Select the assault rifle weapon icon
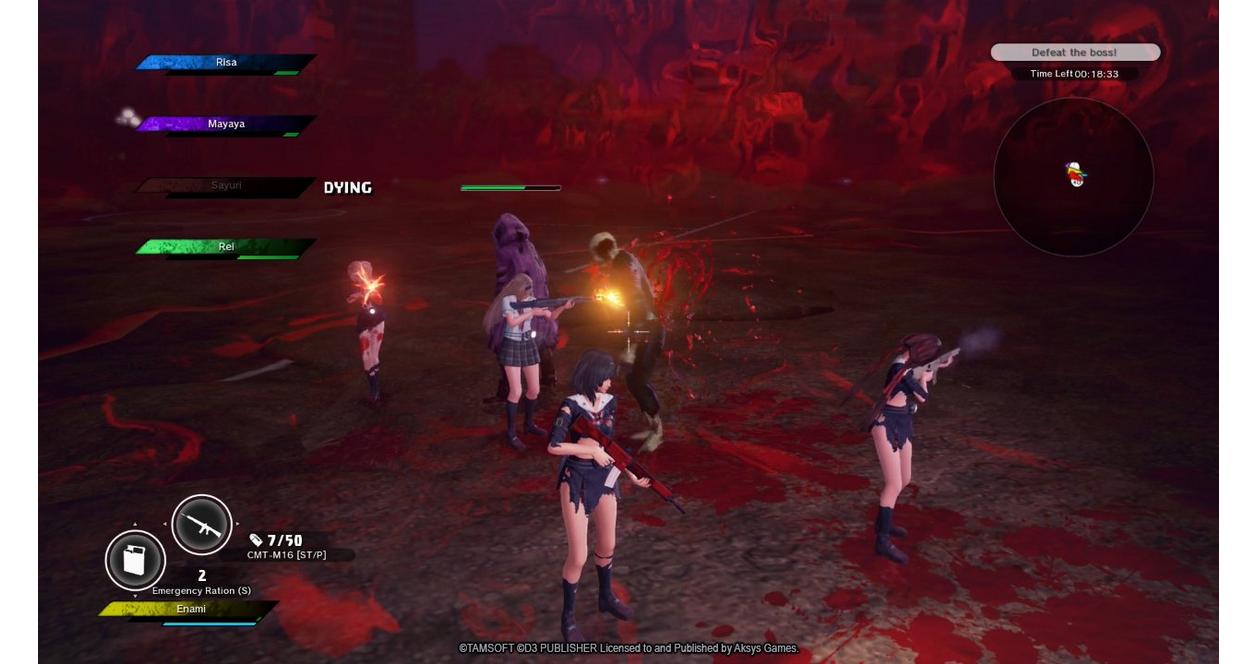The width and height of the screenshot is (1256, 664). (202, 525)
